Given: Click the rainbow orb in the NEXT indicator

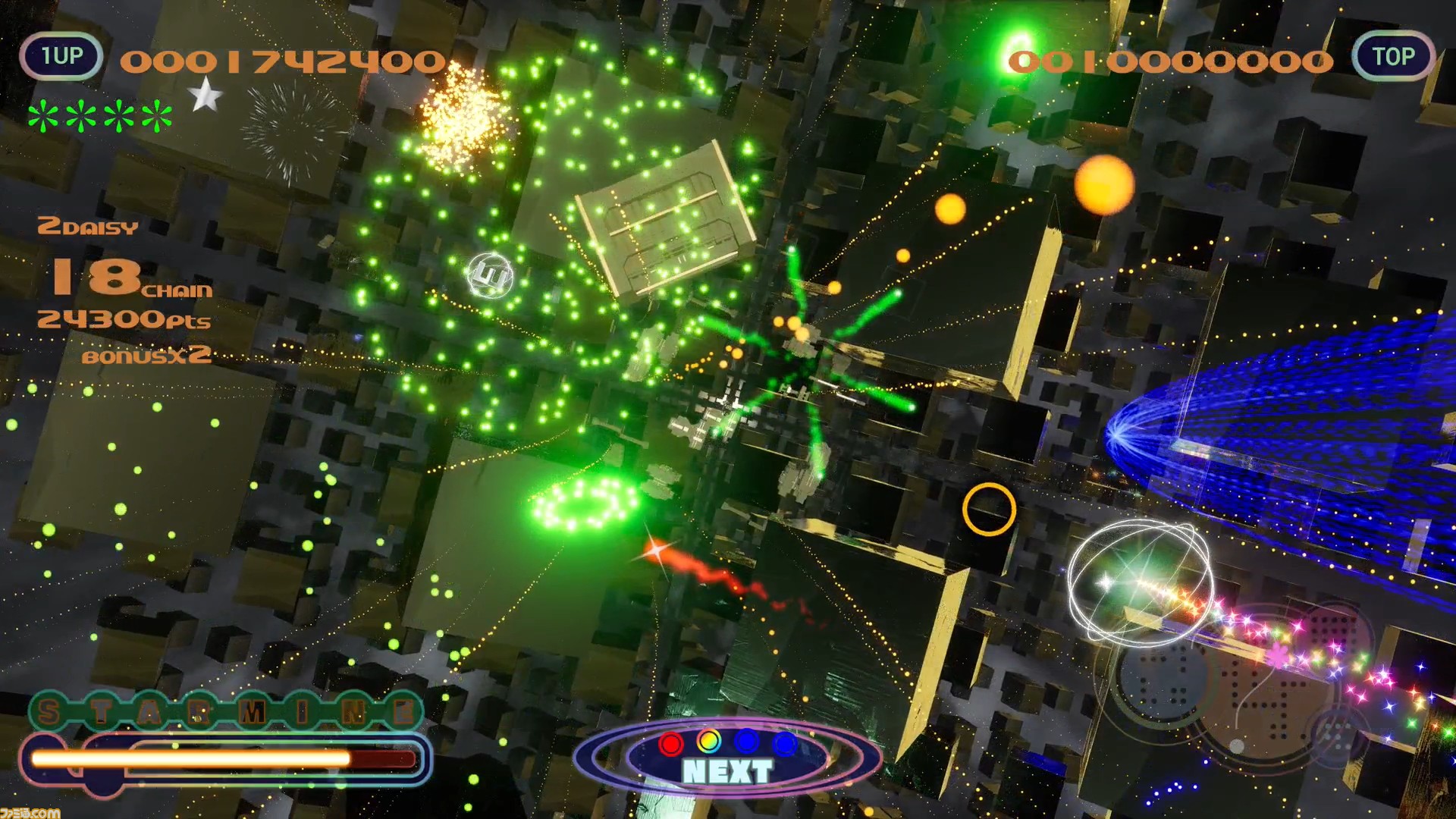Looking at the screenshot, I should 709,742.
